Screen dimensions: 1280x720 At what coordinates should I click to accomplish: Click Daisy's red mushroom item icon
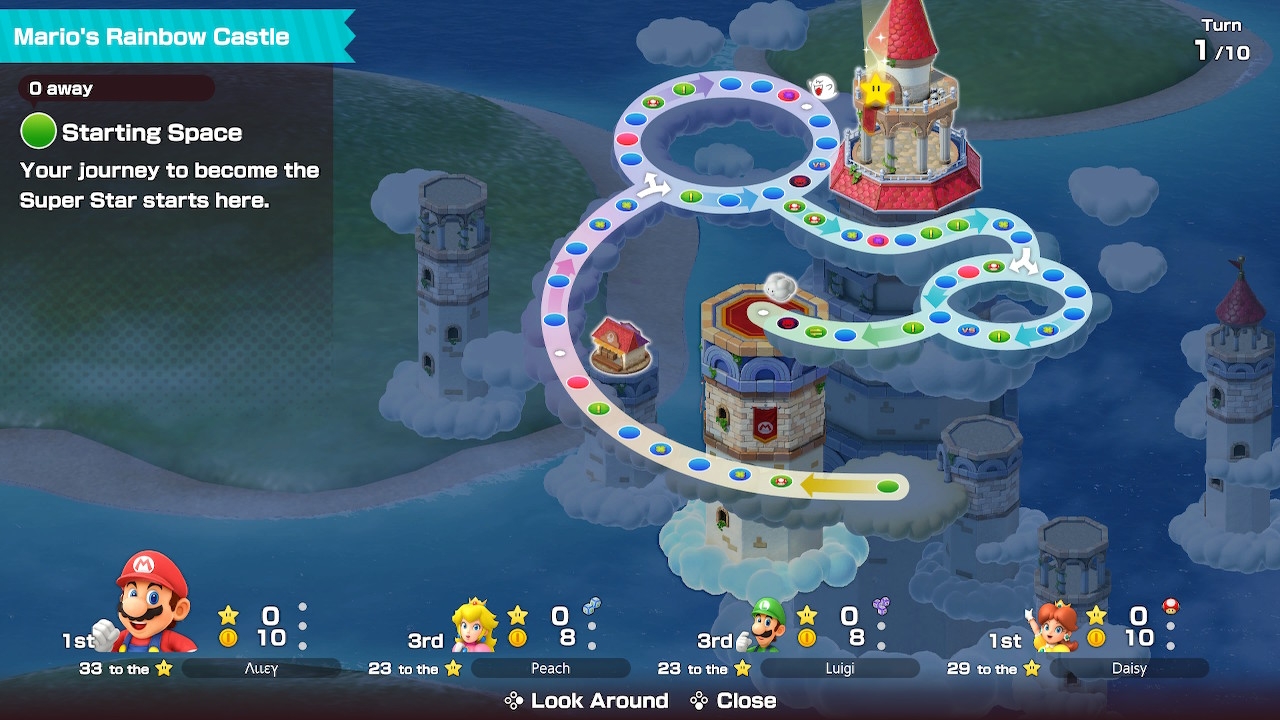click(1170, 606)
